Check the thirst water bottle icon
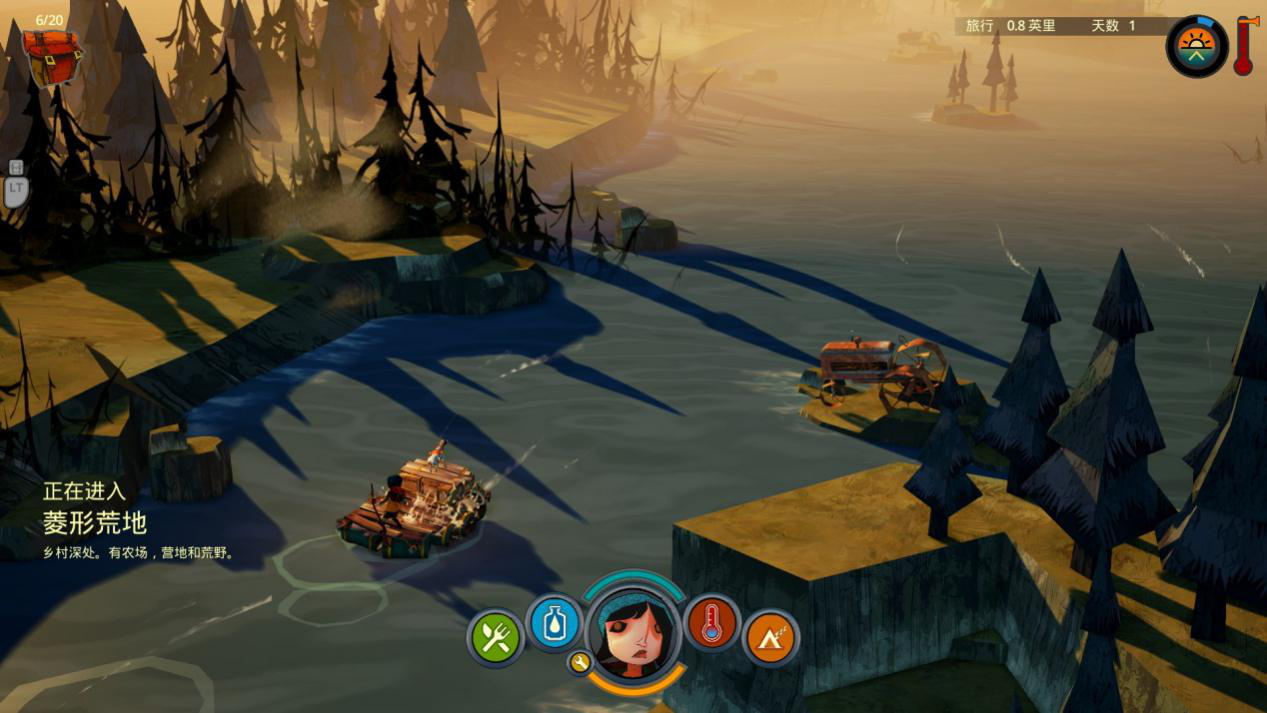 [x=553, y=623]
